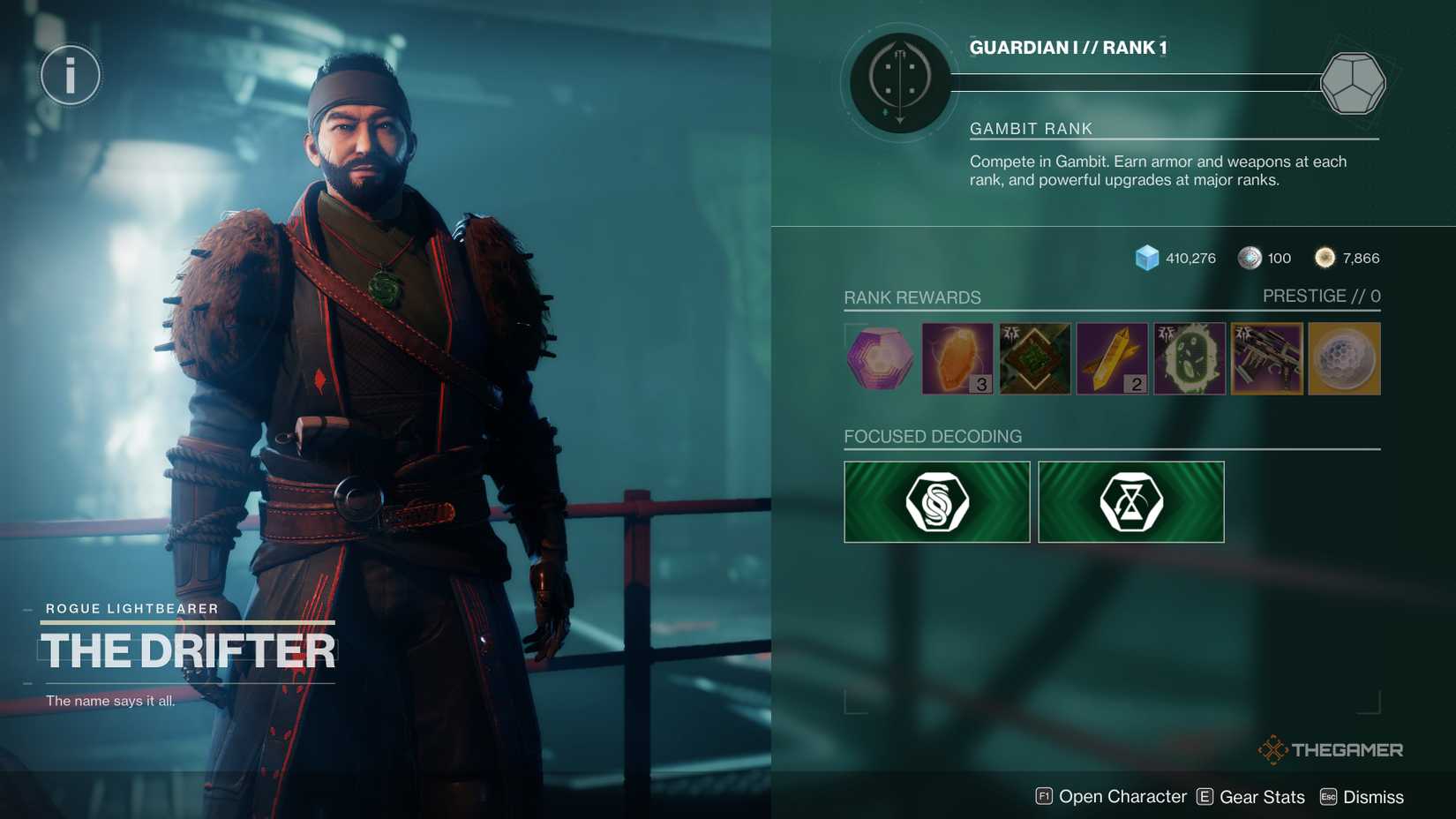The image size is (1456, 819).
Task: Select the Strange Coin currency icon
Action: [x=1250, y=258]
